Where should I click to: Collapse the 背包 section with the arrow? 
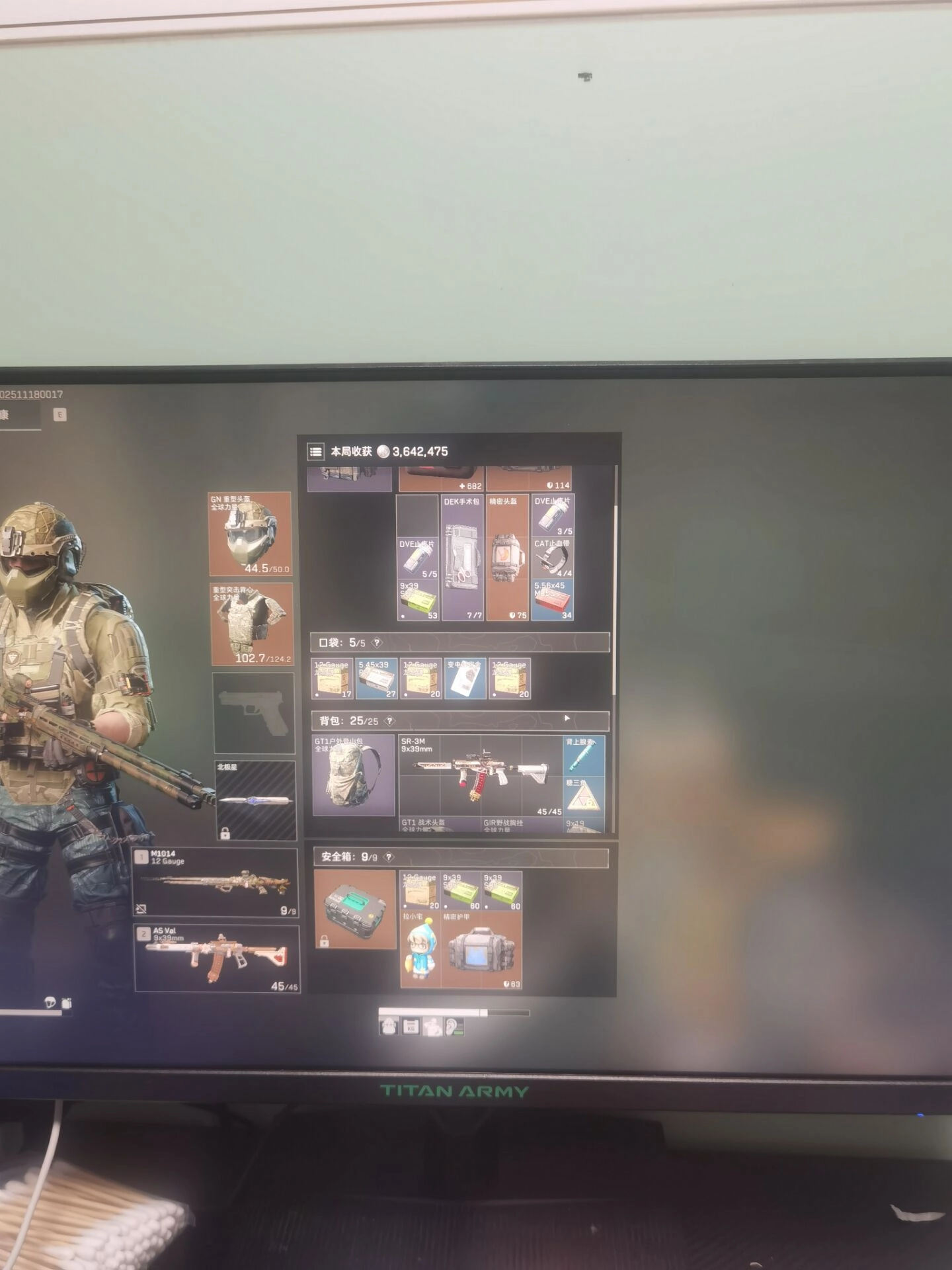coord(567,718)
